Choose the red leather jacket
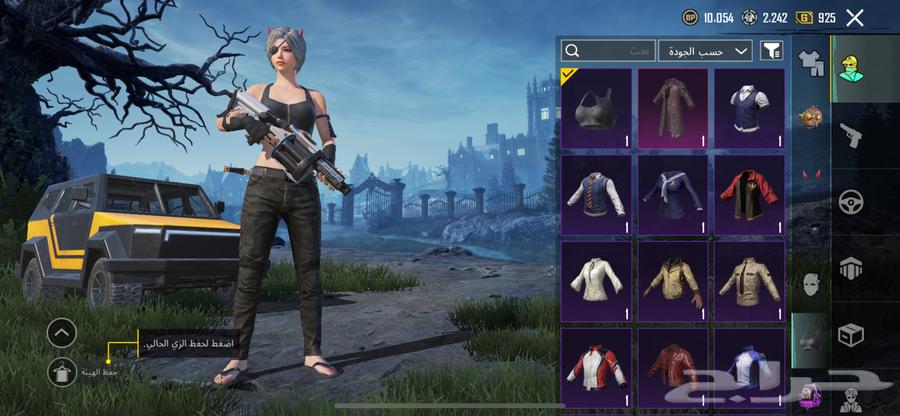The image size is (900, 416). point(673,365)
